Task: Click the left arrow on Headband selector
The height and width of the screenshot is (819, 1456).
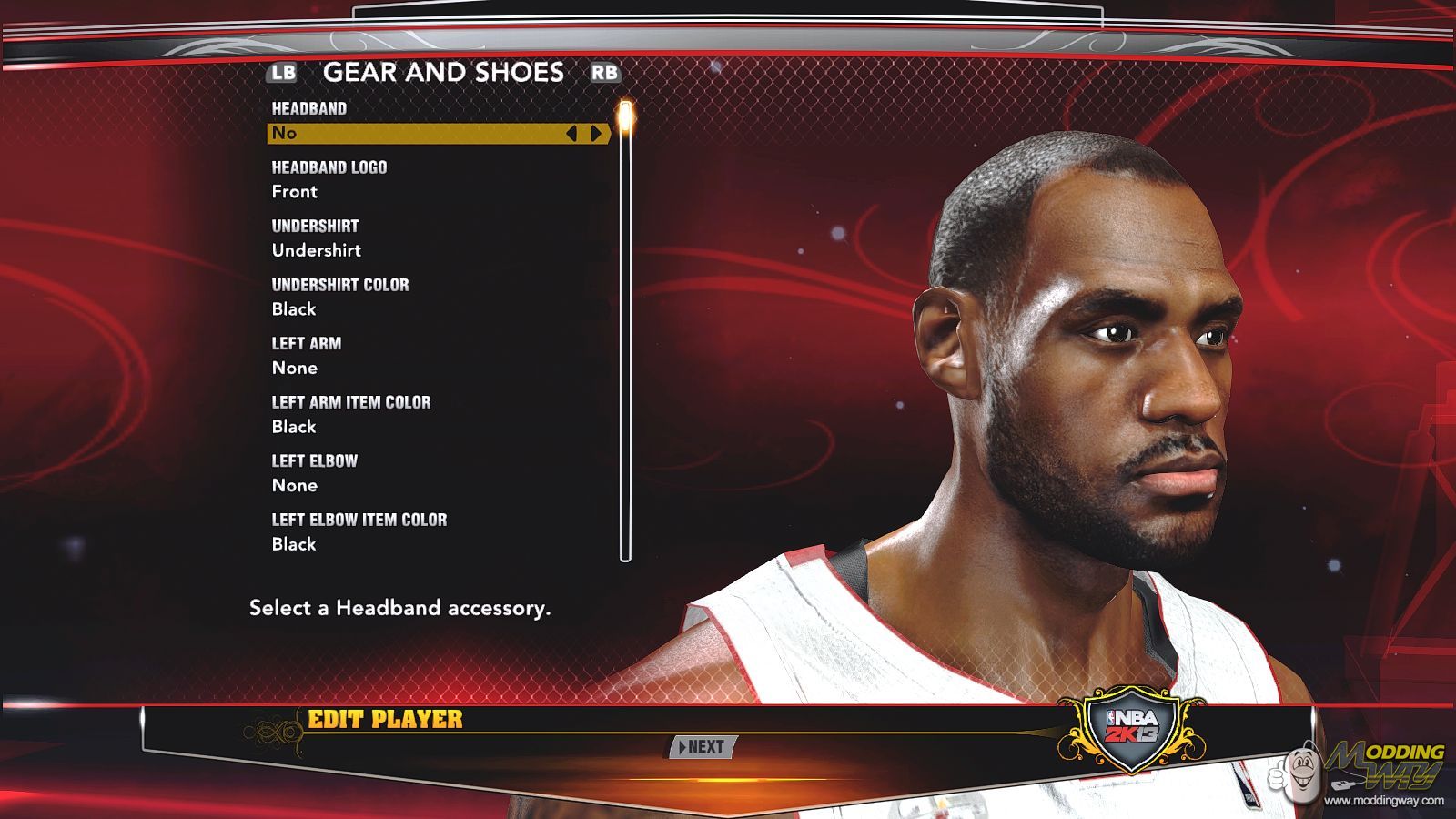Action: click(x=571, y=134)
